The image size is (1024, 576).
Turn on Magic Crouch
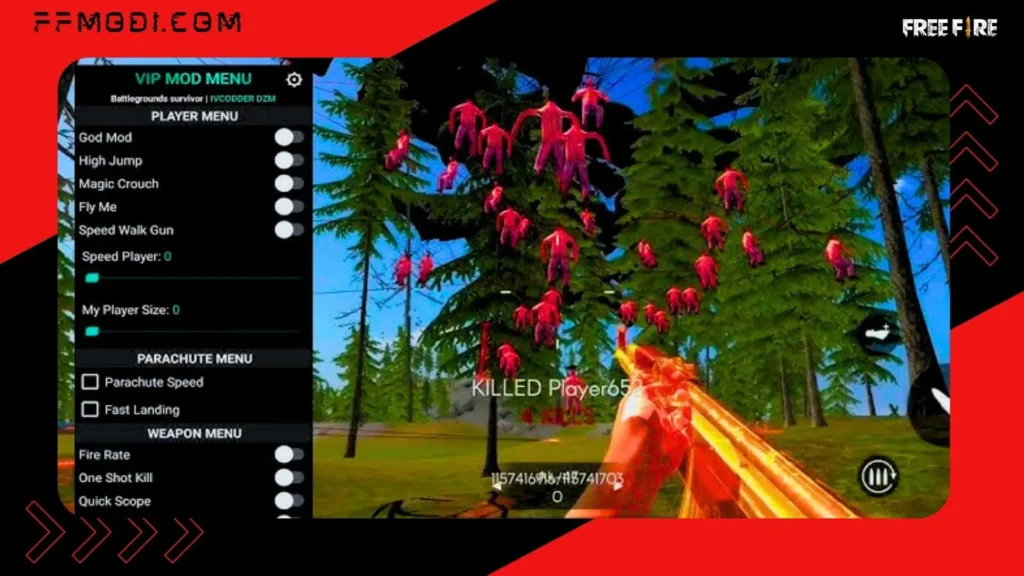(x=289, y=183)
